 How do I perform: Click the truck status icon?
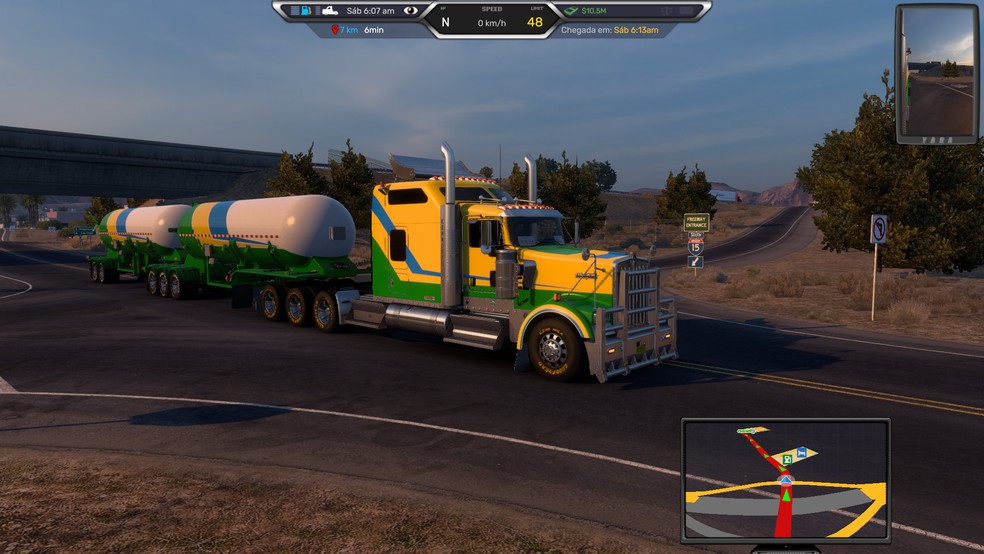point(329,11)
